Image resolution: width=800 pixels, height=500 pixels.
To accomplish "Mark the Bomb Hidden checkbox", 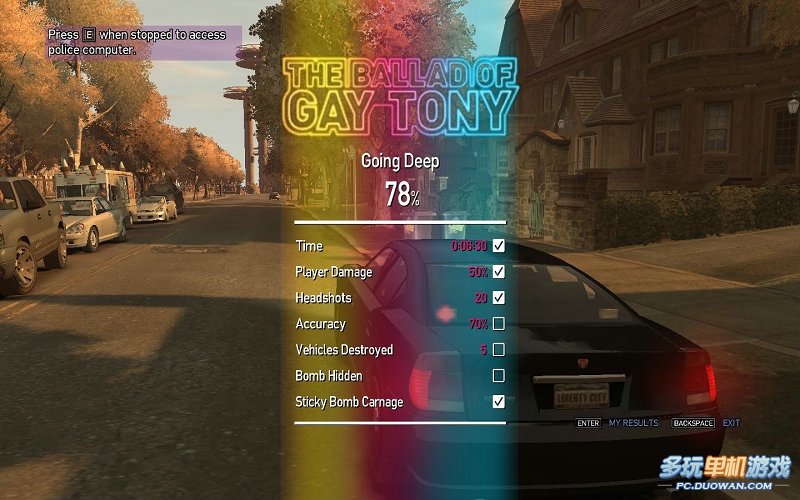I will [x=499, y=375].
